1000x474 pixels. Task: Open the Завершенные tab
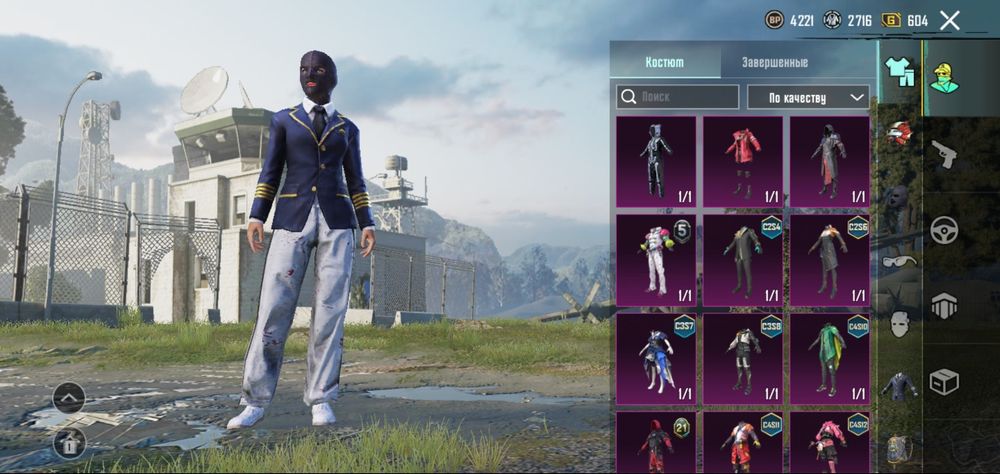(775, 62)
